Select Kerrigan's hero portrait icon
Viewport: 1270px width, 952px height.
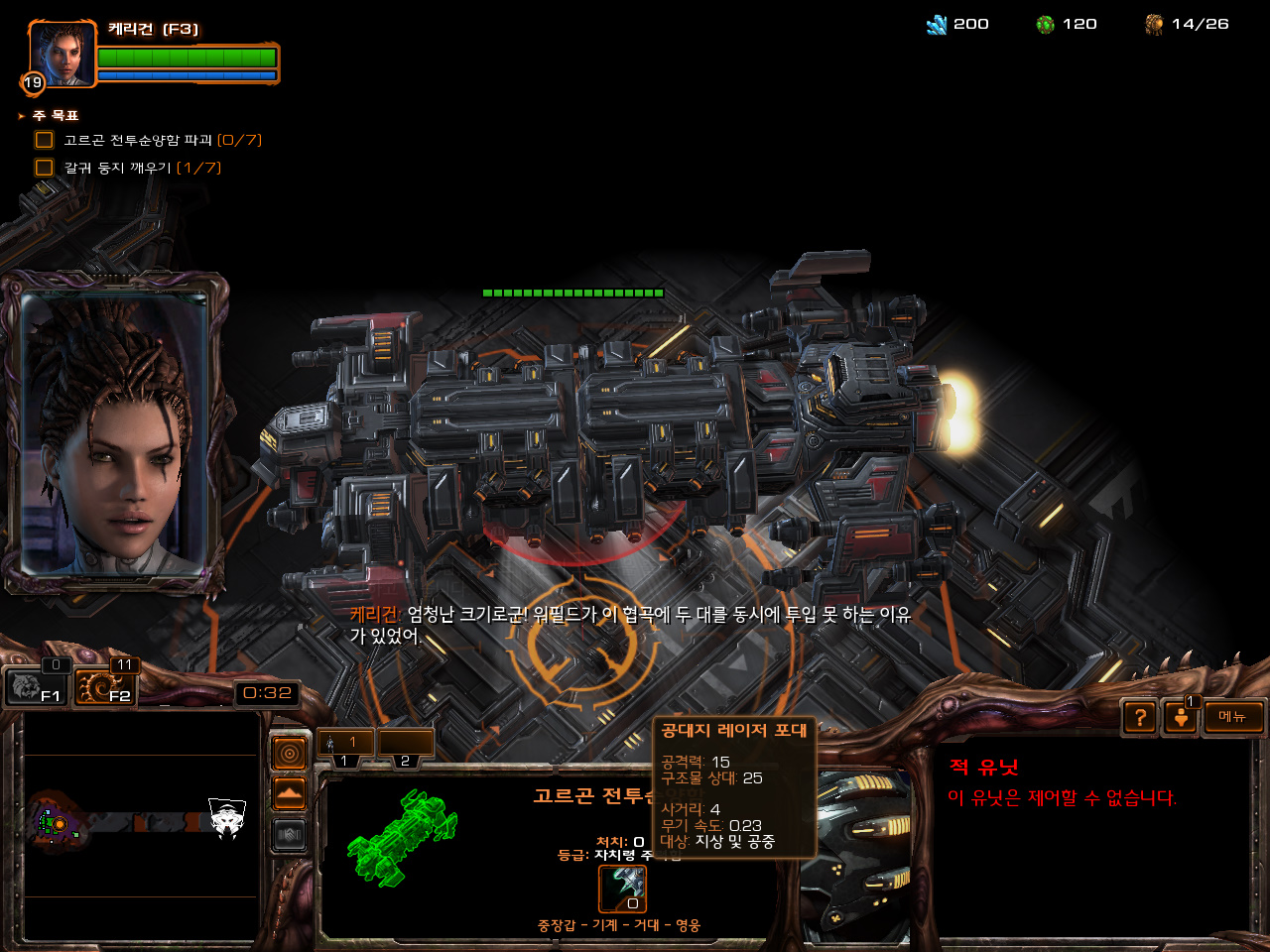click(63, 55)
